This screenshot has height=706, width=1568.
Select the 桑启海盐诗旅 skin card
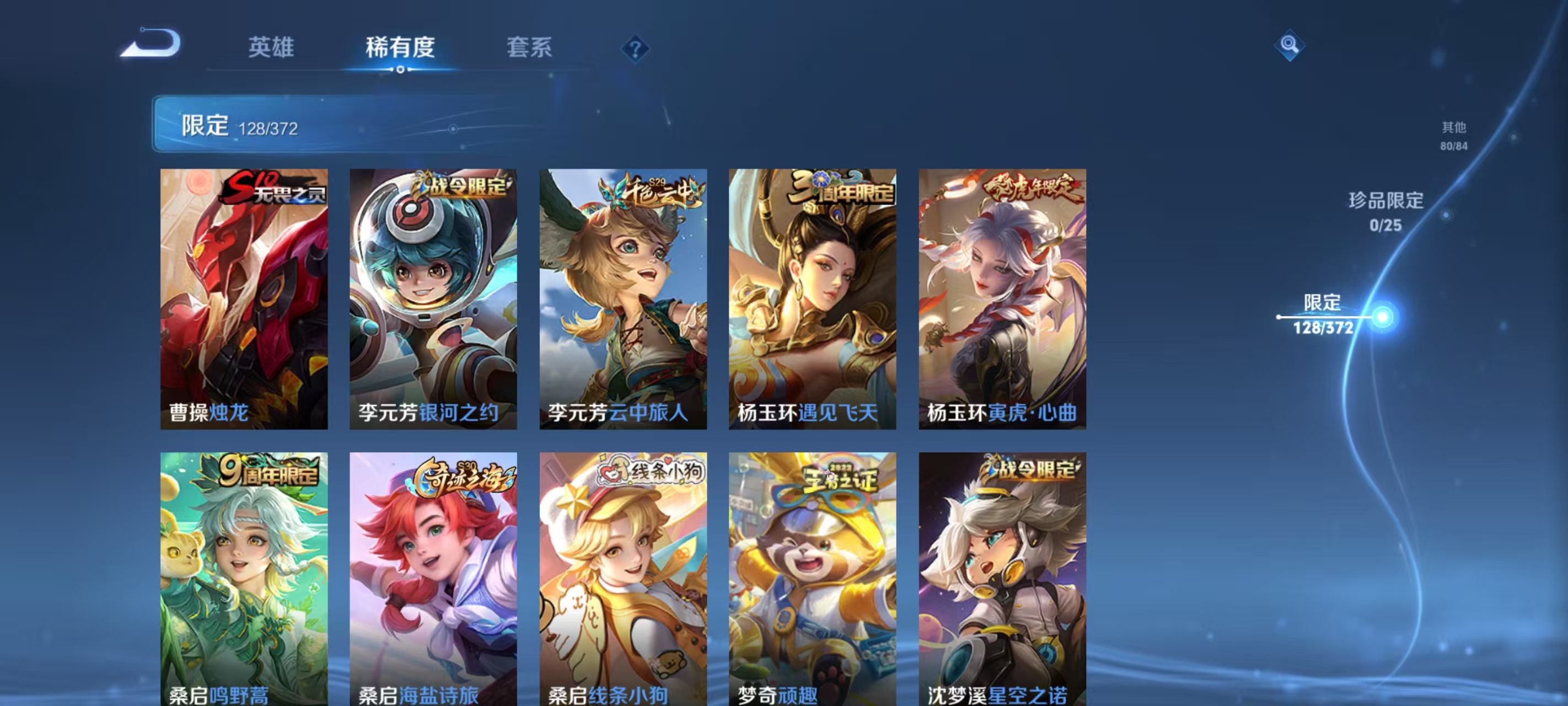pyautogui.click(x=433, y=585)
